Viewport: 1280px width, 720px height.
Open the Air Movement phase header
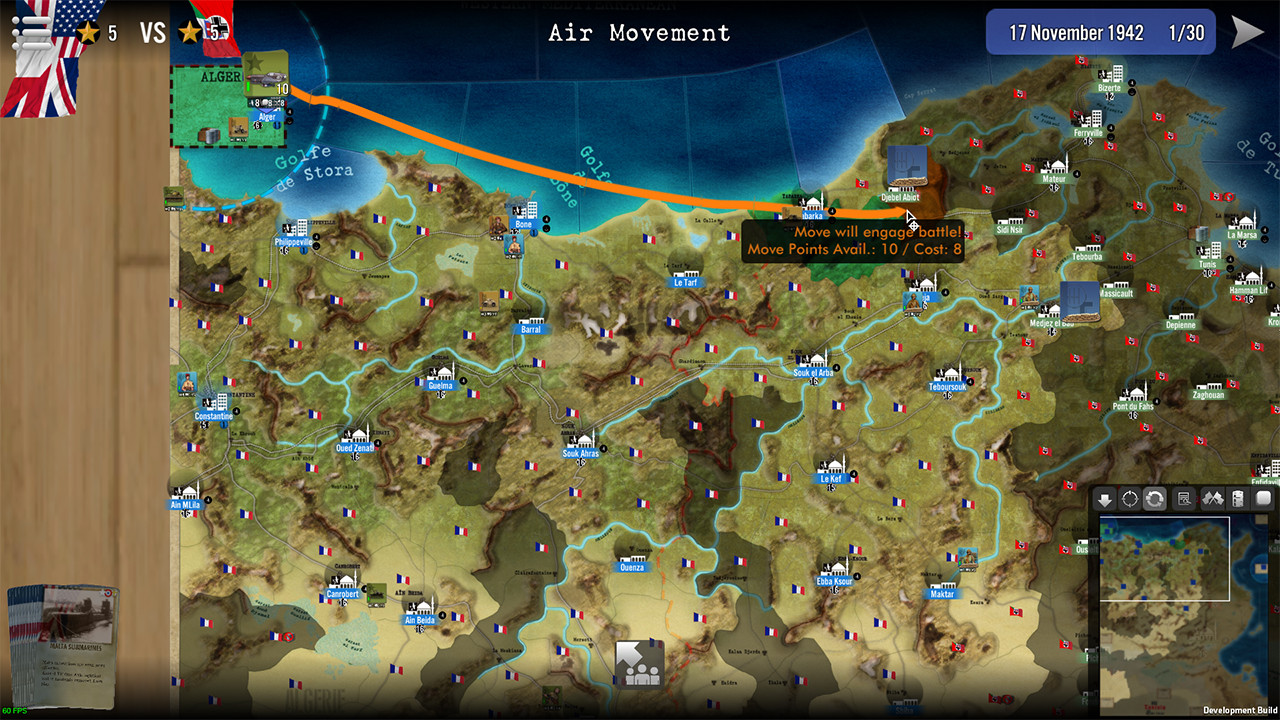(x=638, y=32)
